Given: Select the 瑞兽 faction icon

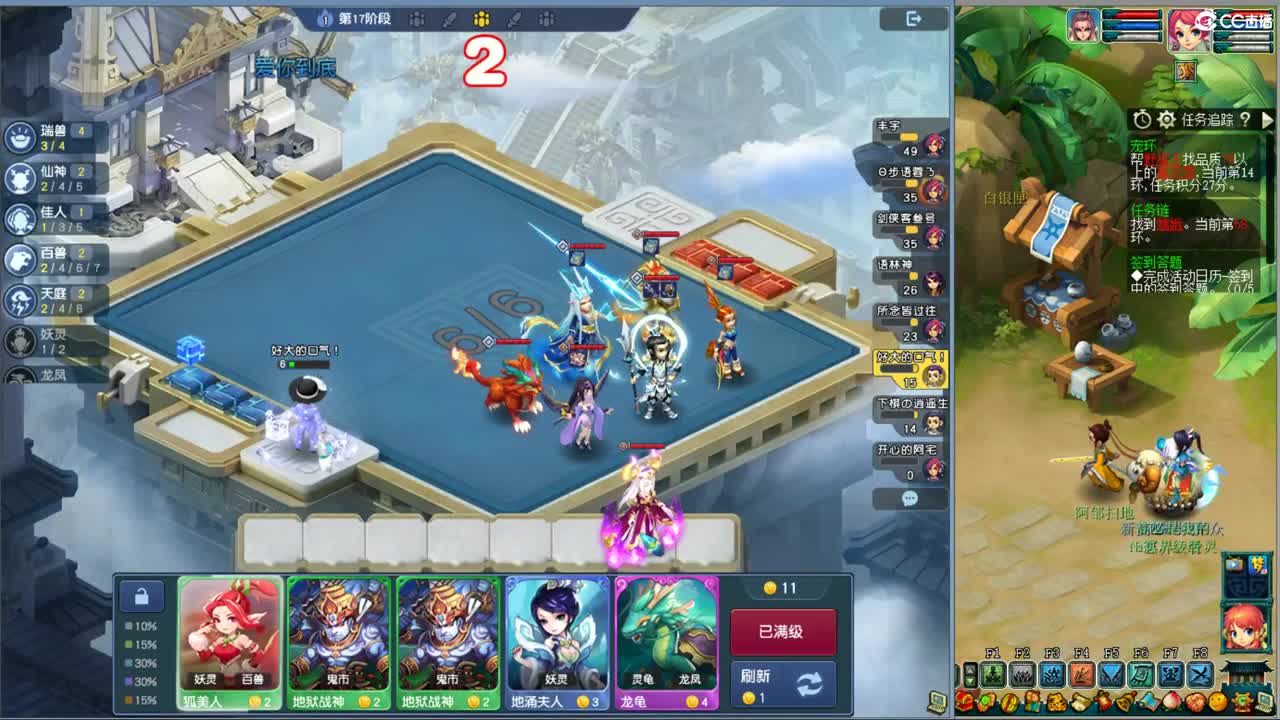Looking at the screenshot, I should point(18,135).
